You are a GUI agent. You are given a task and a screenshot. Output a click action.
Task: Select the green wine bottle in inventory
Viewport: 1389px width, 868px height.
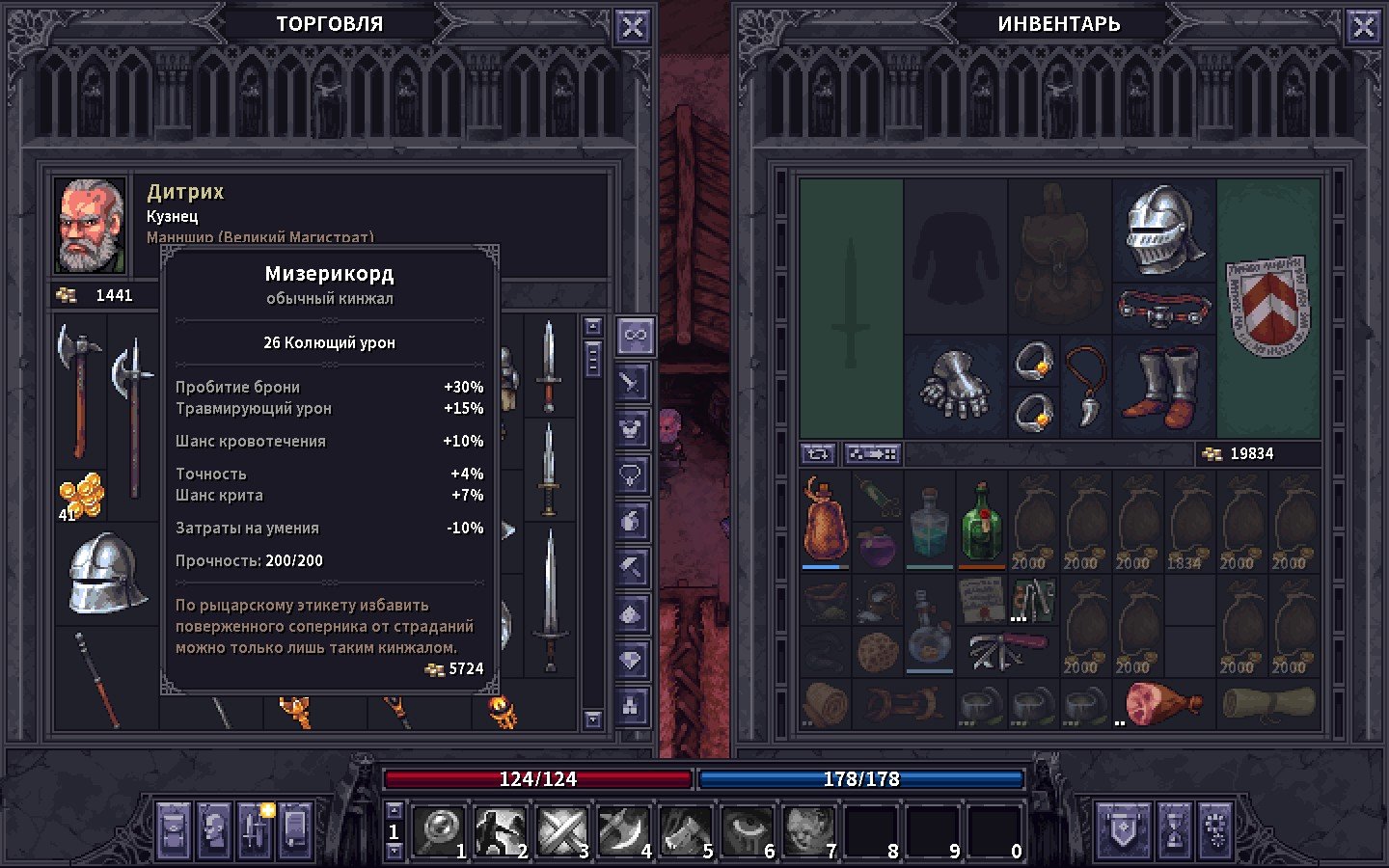[x=981, y=522]
